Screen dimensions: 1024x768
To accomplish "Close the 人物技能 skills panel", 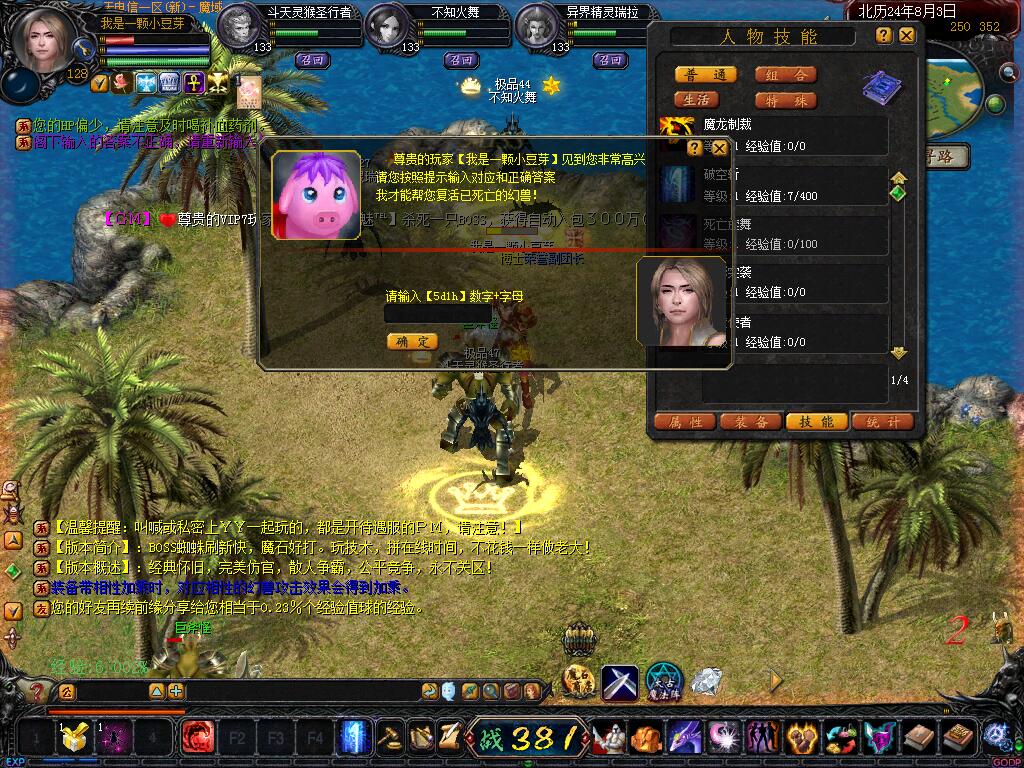I will pos(906,35).
